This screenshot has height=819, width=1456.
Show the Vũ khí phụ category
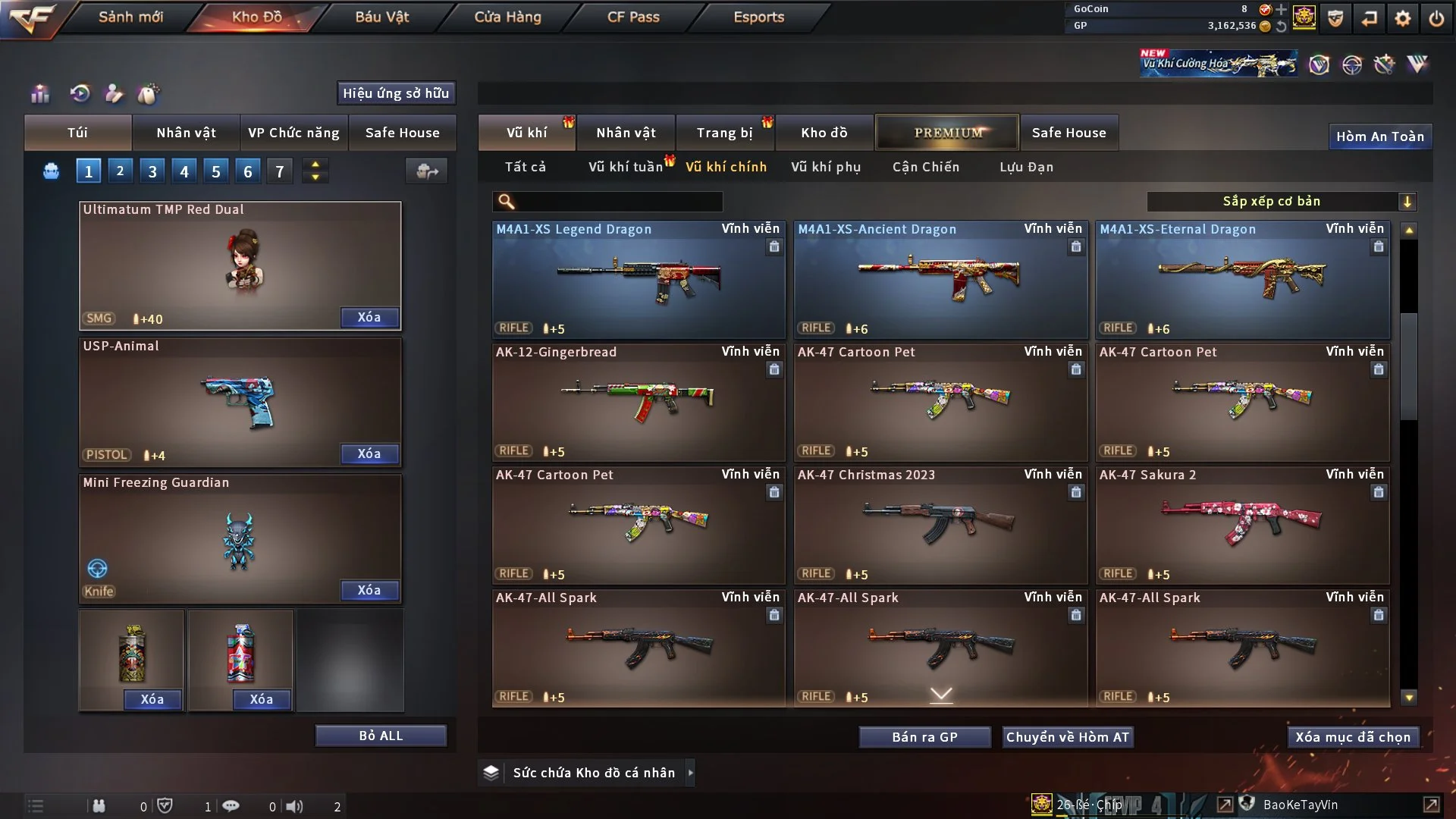tap(826, 167)
